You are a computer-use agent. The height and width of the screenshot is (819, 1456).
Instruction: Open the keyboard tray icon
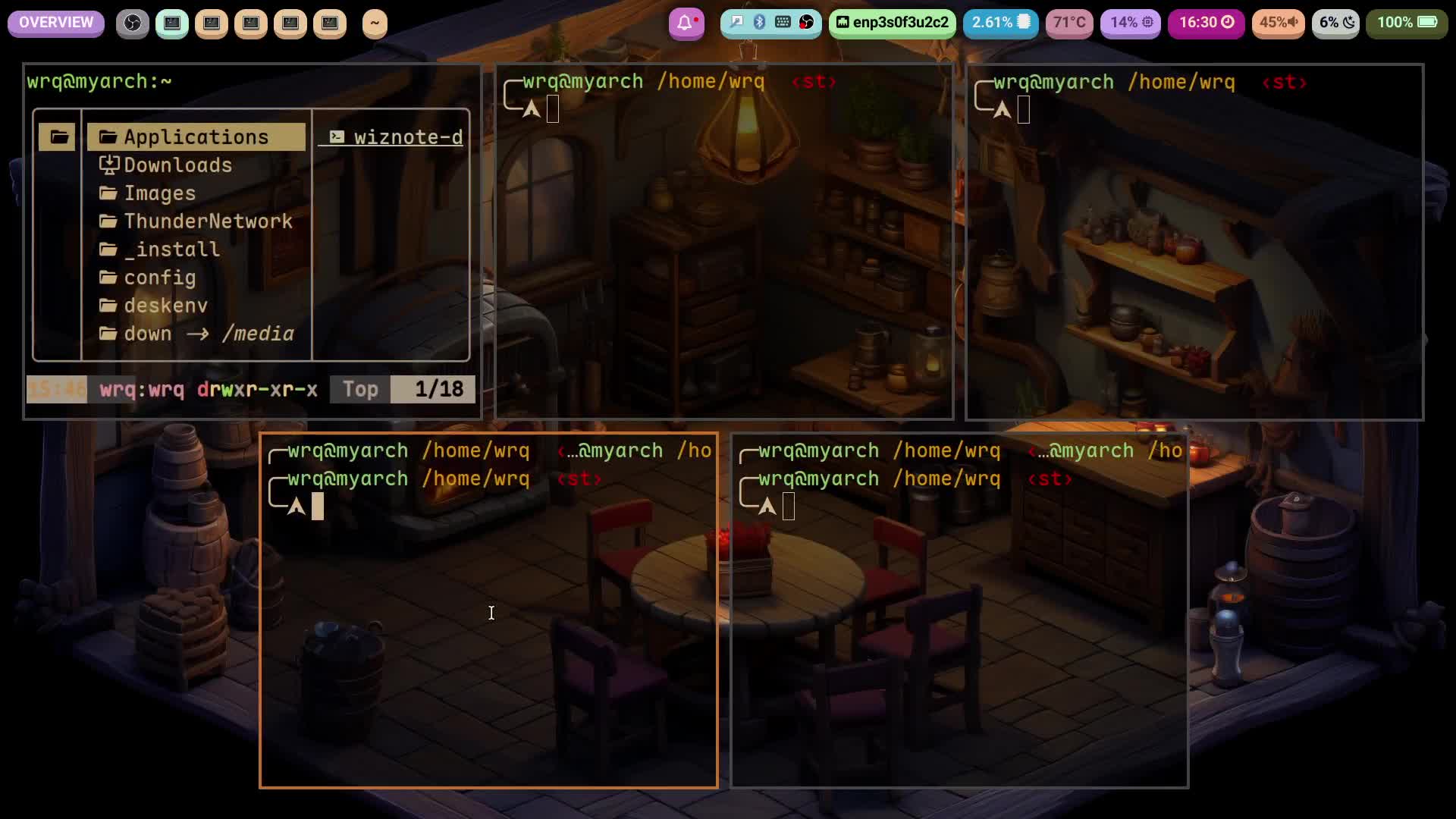(783, 23)
